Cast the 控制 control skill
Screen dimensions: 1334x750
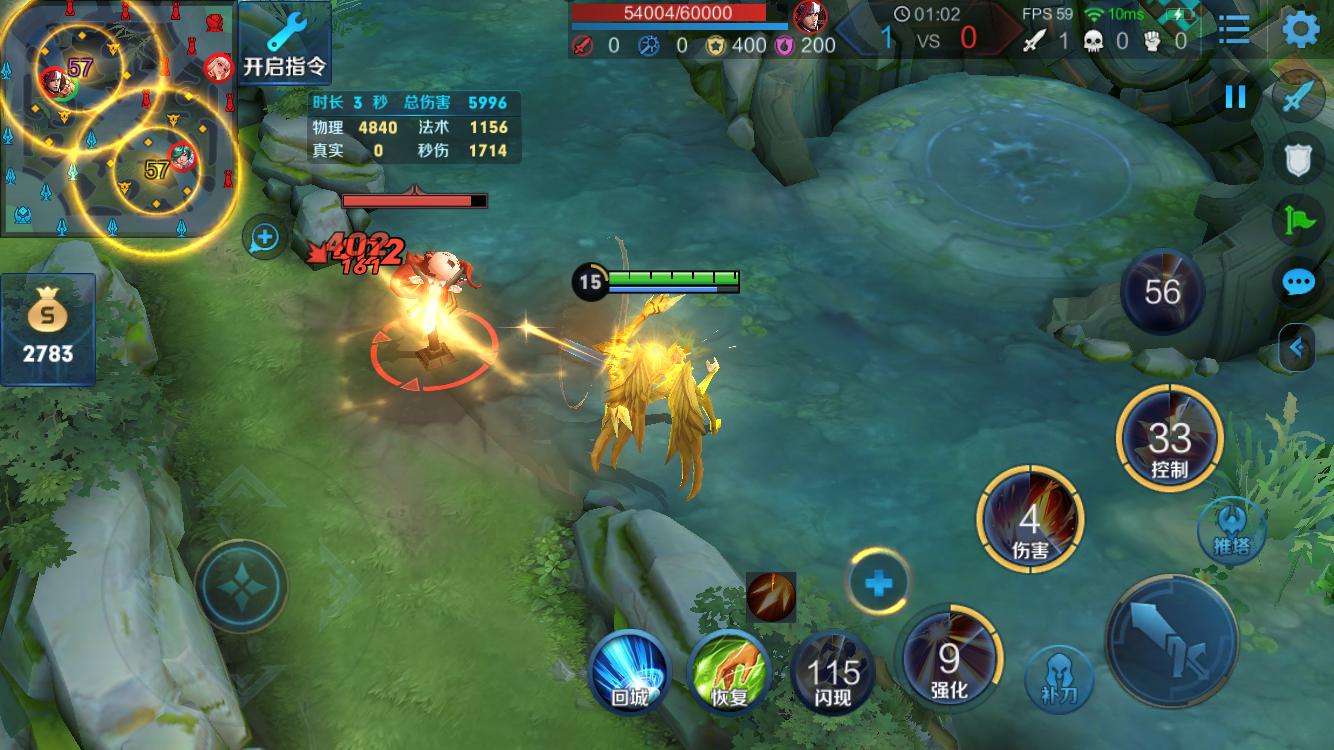1169,438
